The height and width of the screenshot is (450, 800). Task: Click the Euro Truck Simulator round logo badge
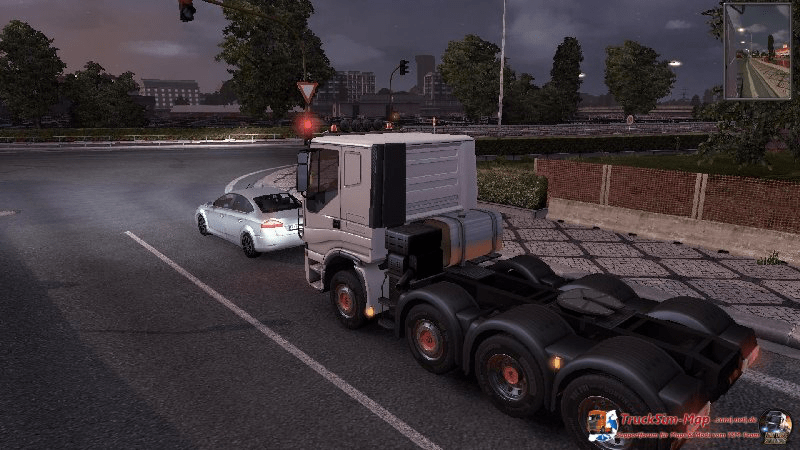(x=775, y=426)
